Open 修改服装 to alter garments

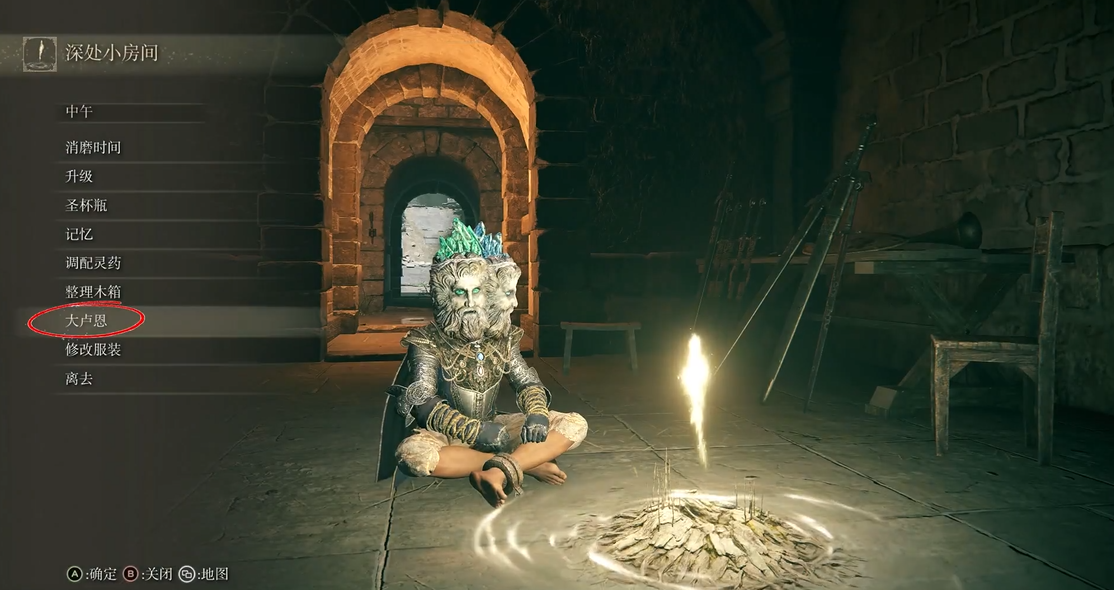click(93, 350)
